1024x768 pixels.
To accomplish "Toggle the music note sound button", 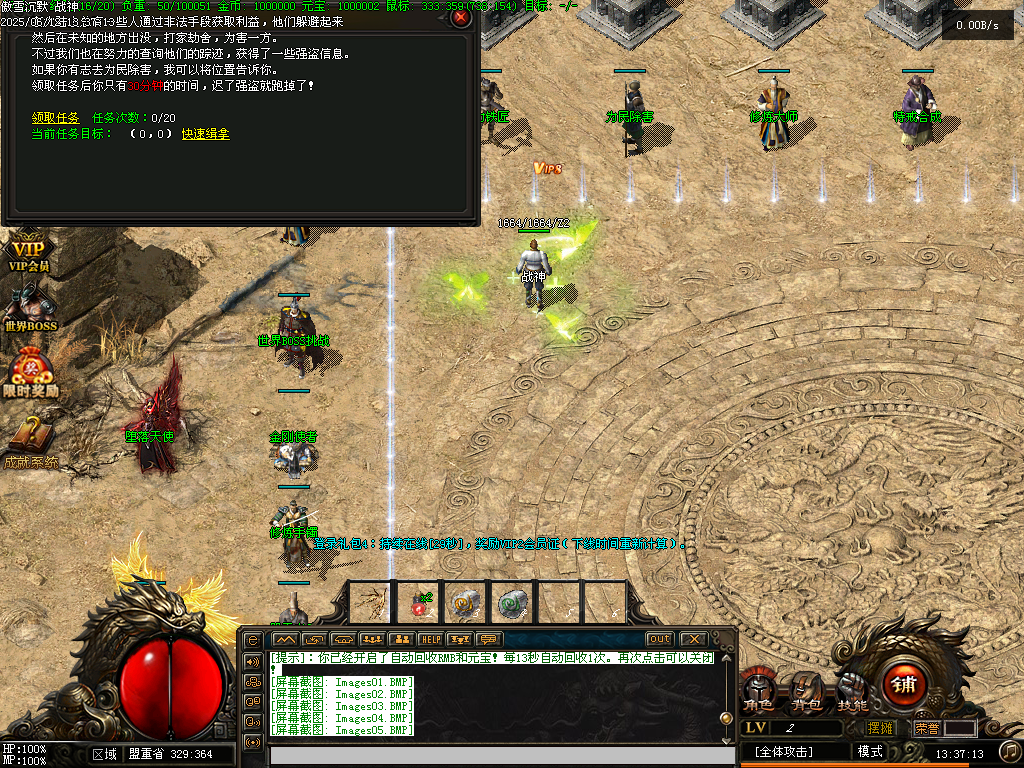I will pyautogui.click(x=1010, y=750).
